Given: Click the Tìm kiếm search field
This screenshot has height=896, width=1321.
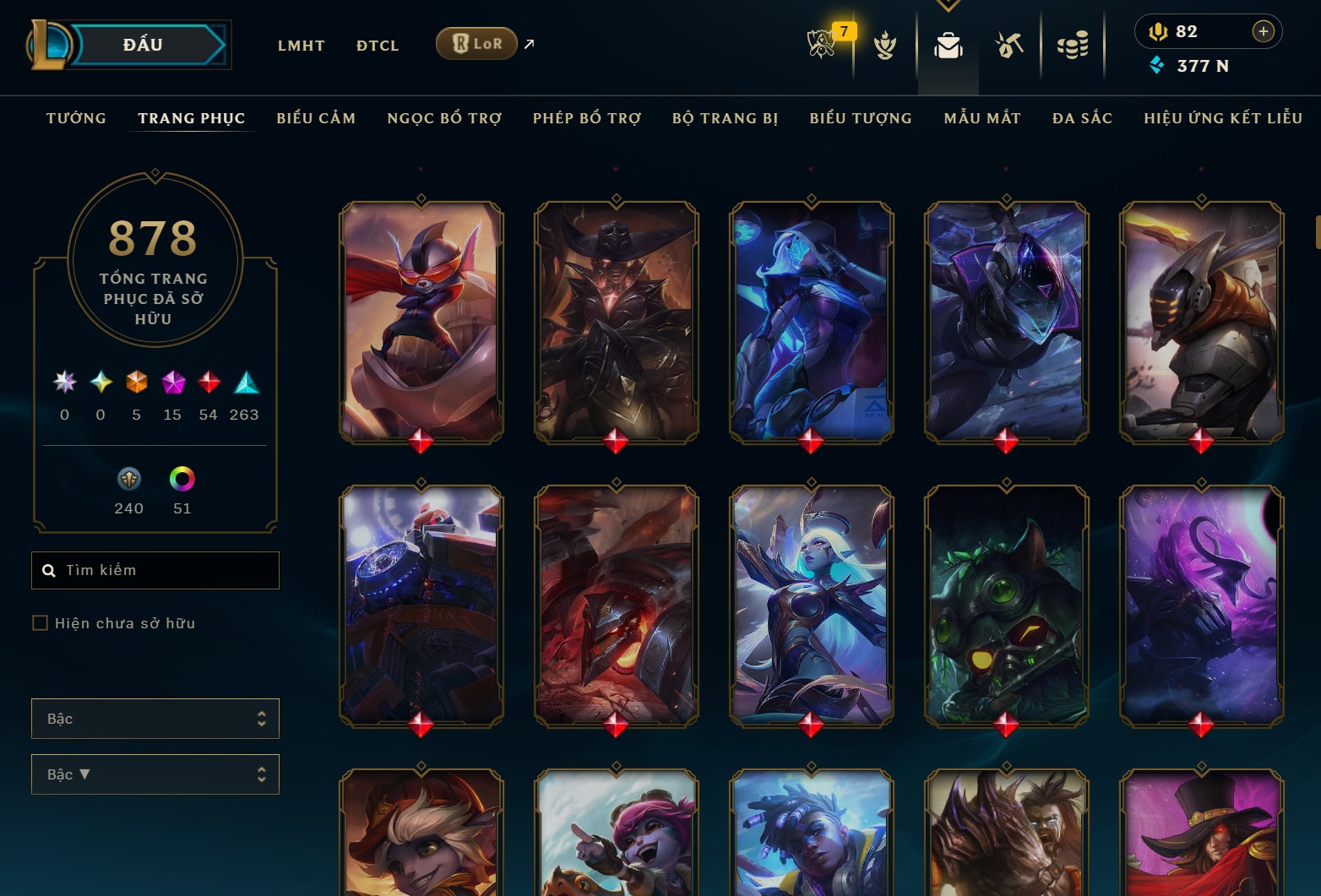Looking at the screenshot, I should [x=155, y=570].
